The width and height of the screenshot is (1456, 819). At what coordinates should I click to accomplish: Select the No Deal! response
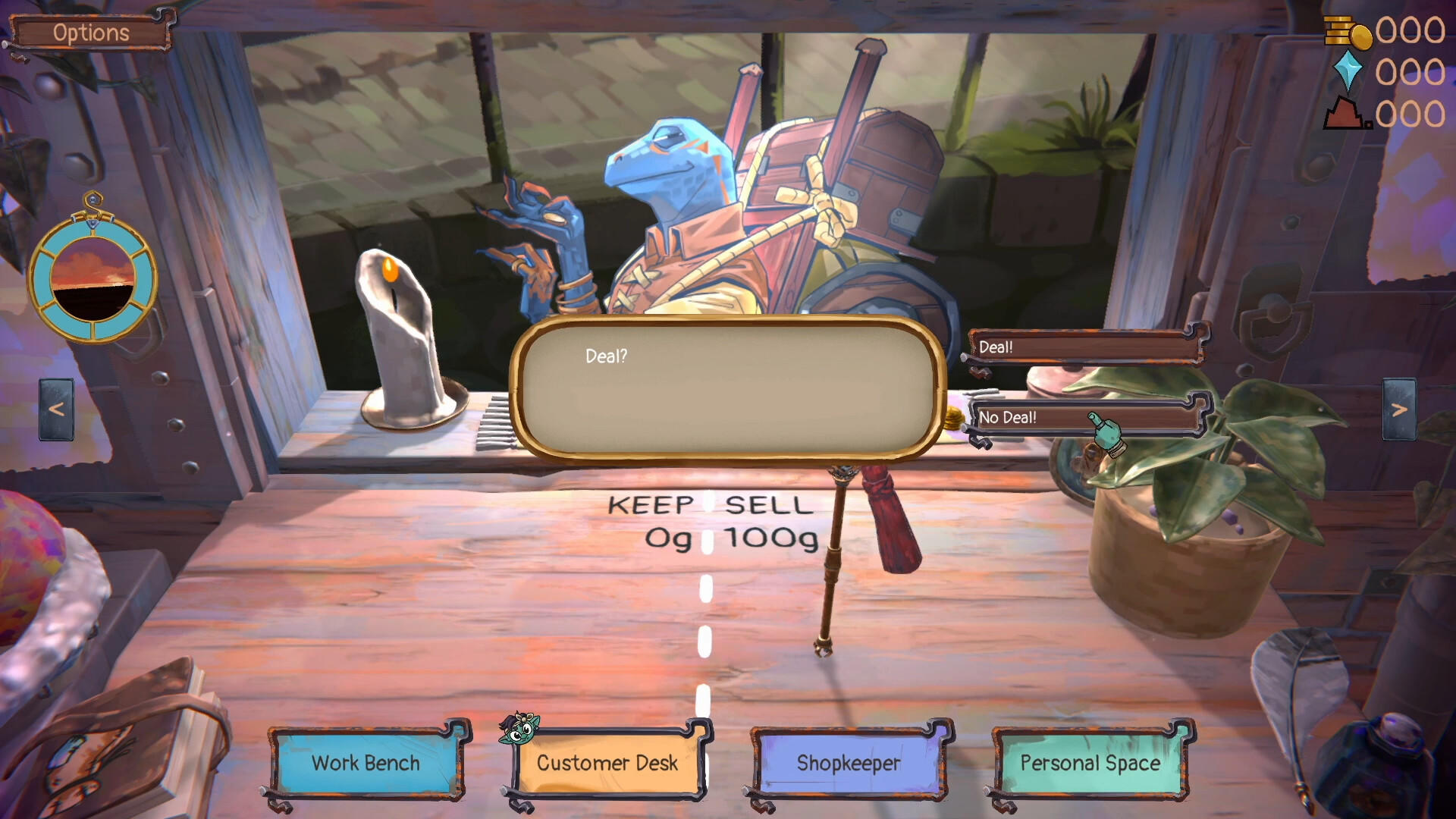(x=1077, y=418)
